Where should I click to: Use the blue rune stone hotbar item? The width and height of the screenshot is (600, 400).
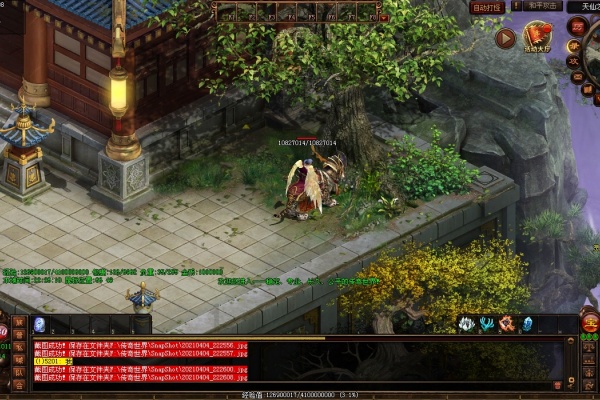pos(39,324)
